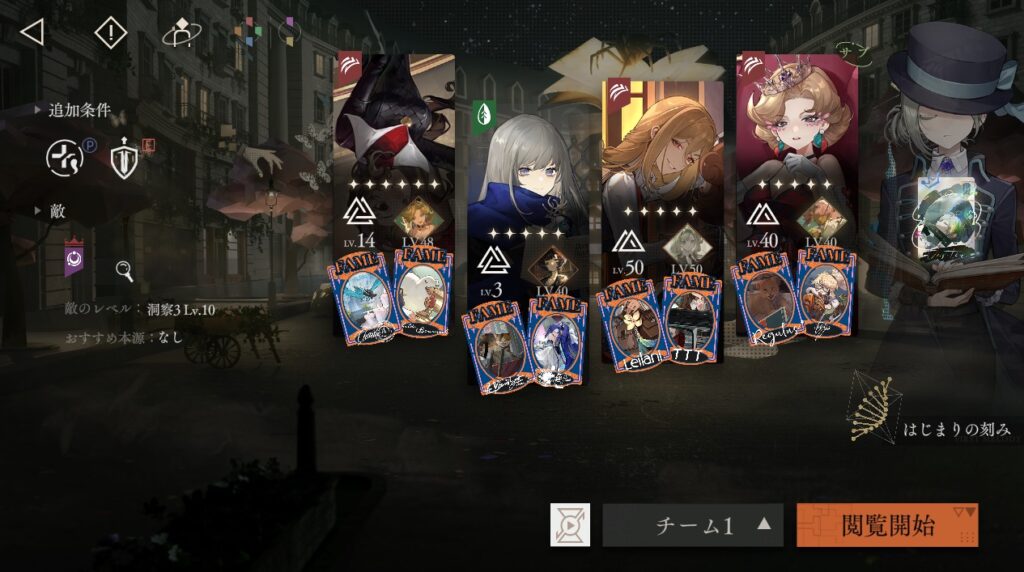Inspect enemy details with the magnifier icon
Viewport: 1024px width, 572px height.
[125, 270]
